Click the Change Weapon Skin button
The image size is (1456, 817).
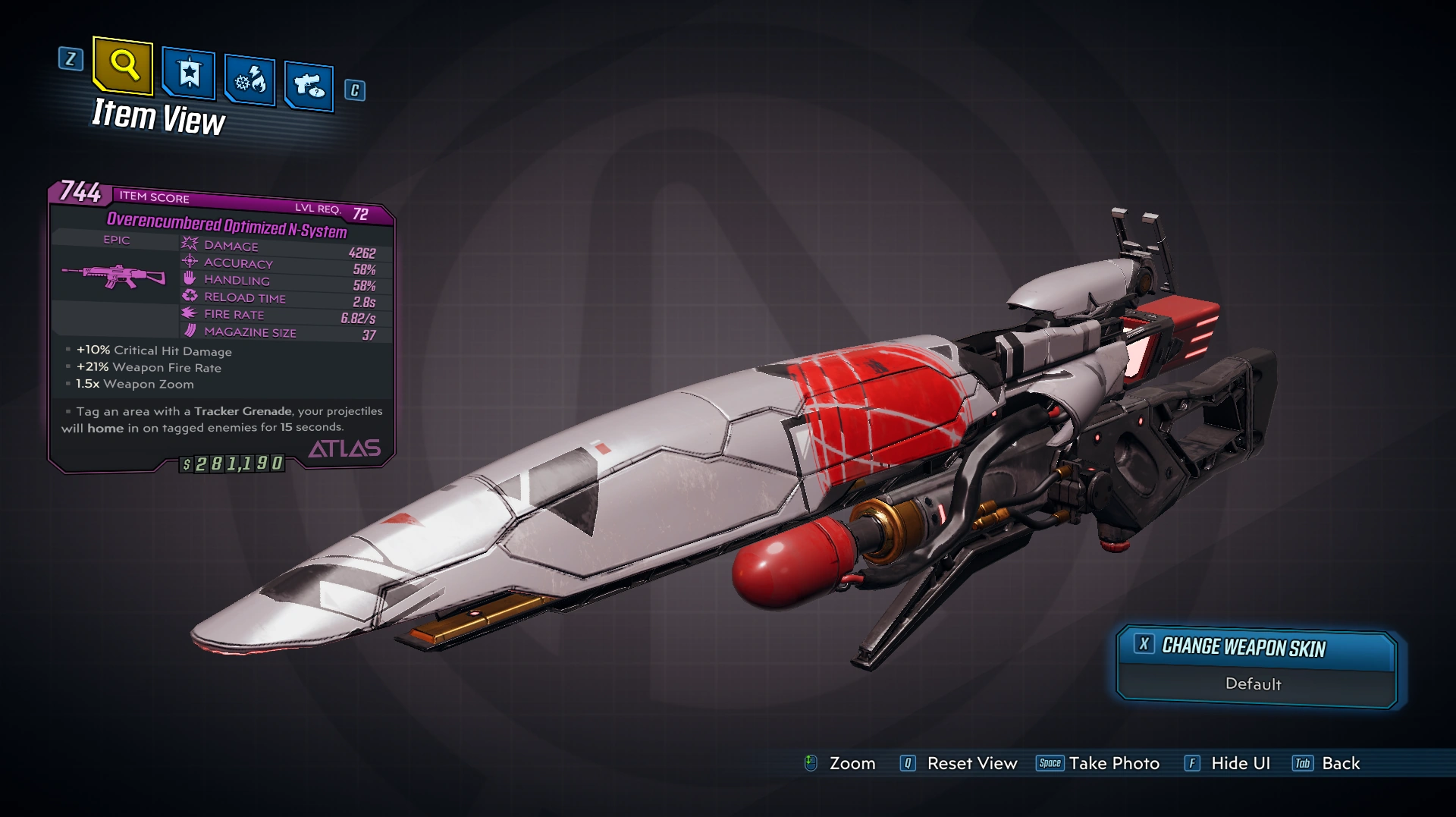click(x=1256, y=648)
